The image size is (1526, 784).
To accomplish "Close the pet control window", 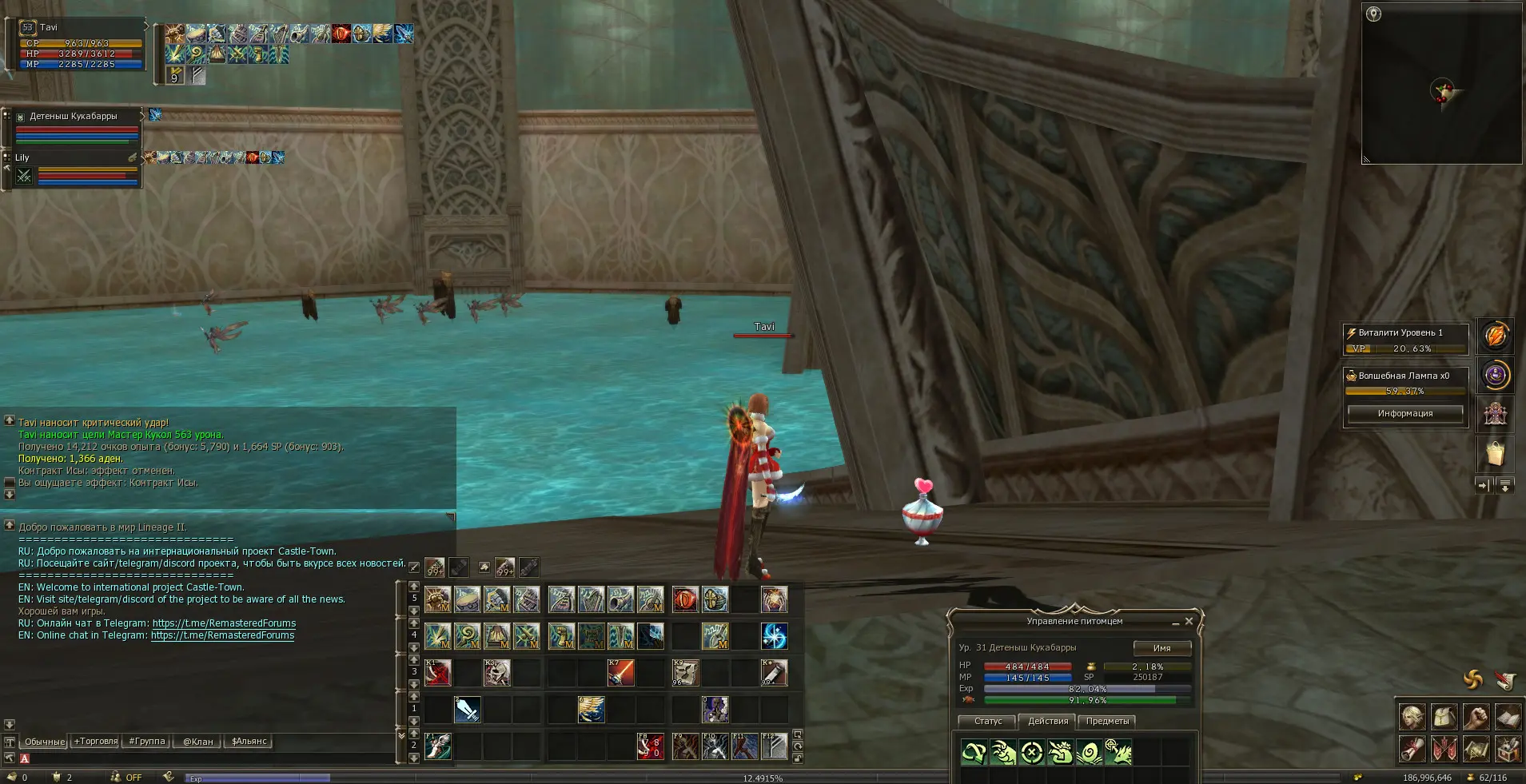I will [1189, 621].
